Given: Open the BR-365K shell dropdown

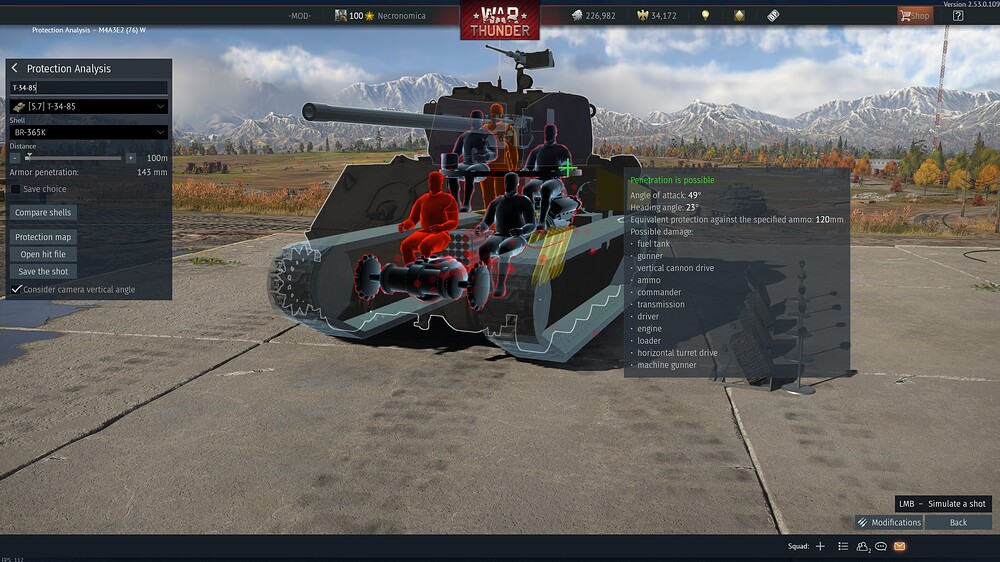Looking at the screenshot, I should (x=88, y=132).
